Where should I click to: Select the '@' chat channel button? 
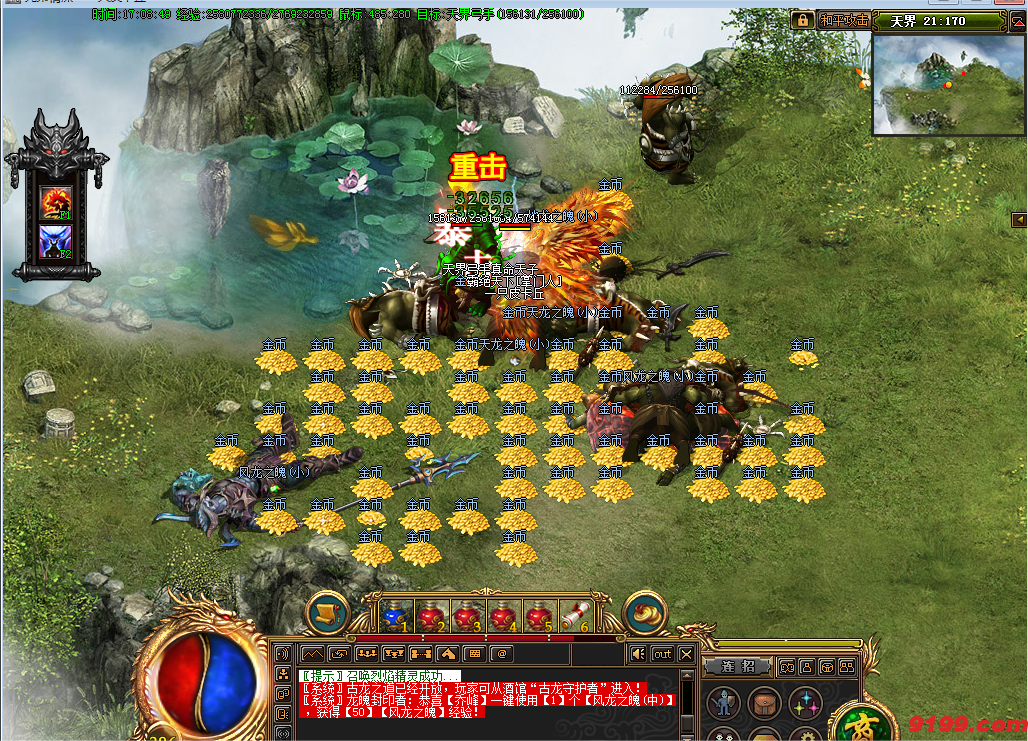click(x=501, y=654)
